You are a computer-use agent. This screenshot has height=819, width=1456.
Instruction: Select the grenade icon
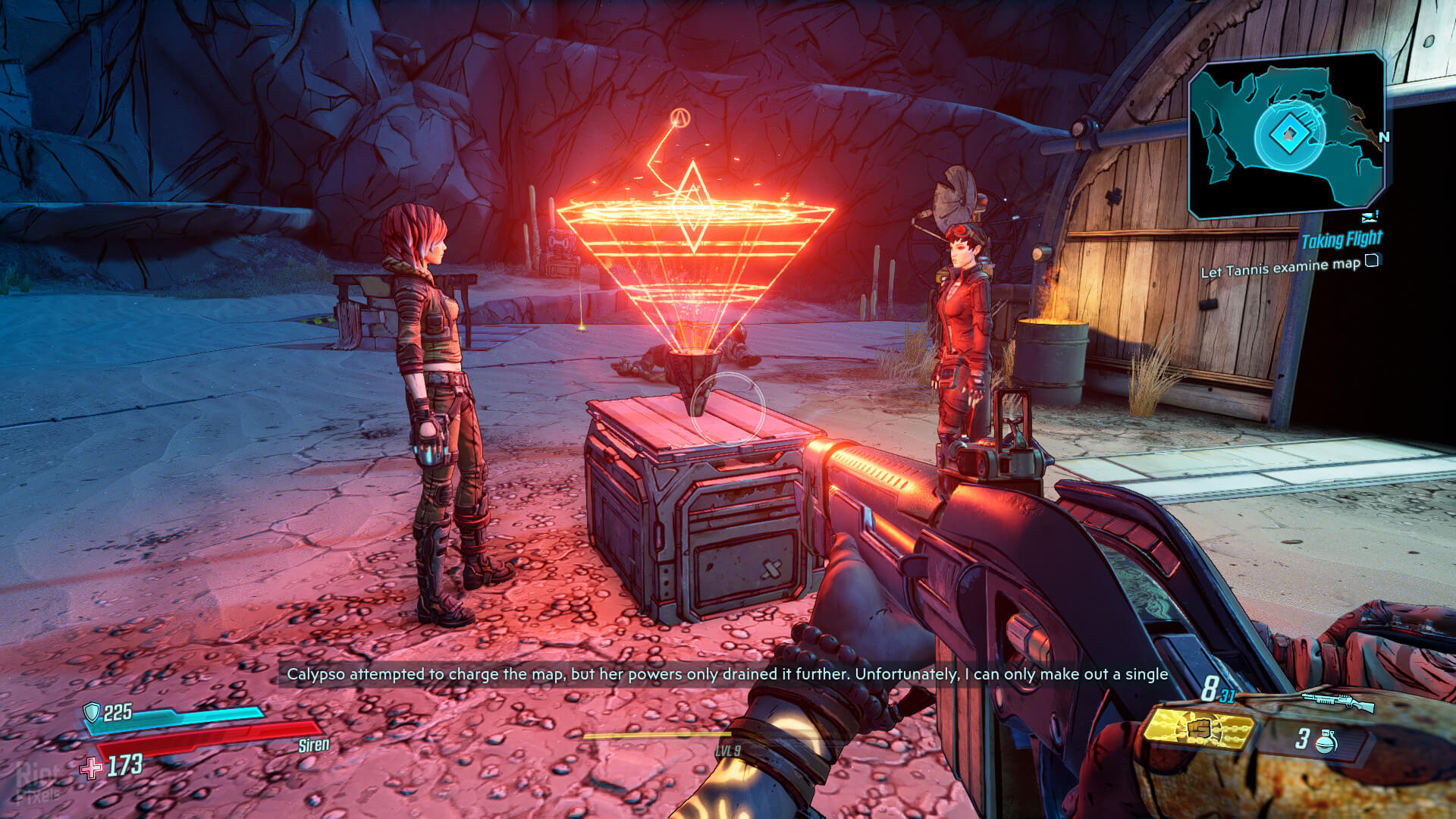click(x=1326, y=740)
